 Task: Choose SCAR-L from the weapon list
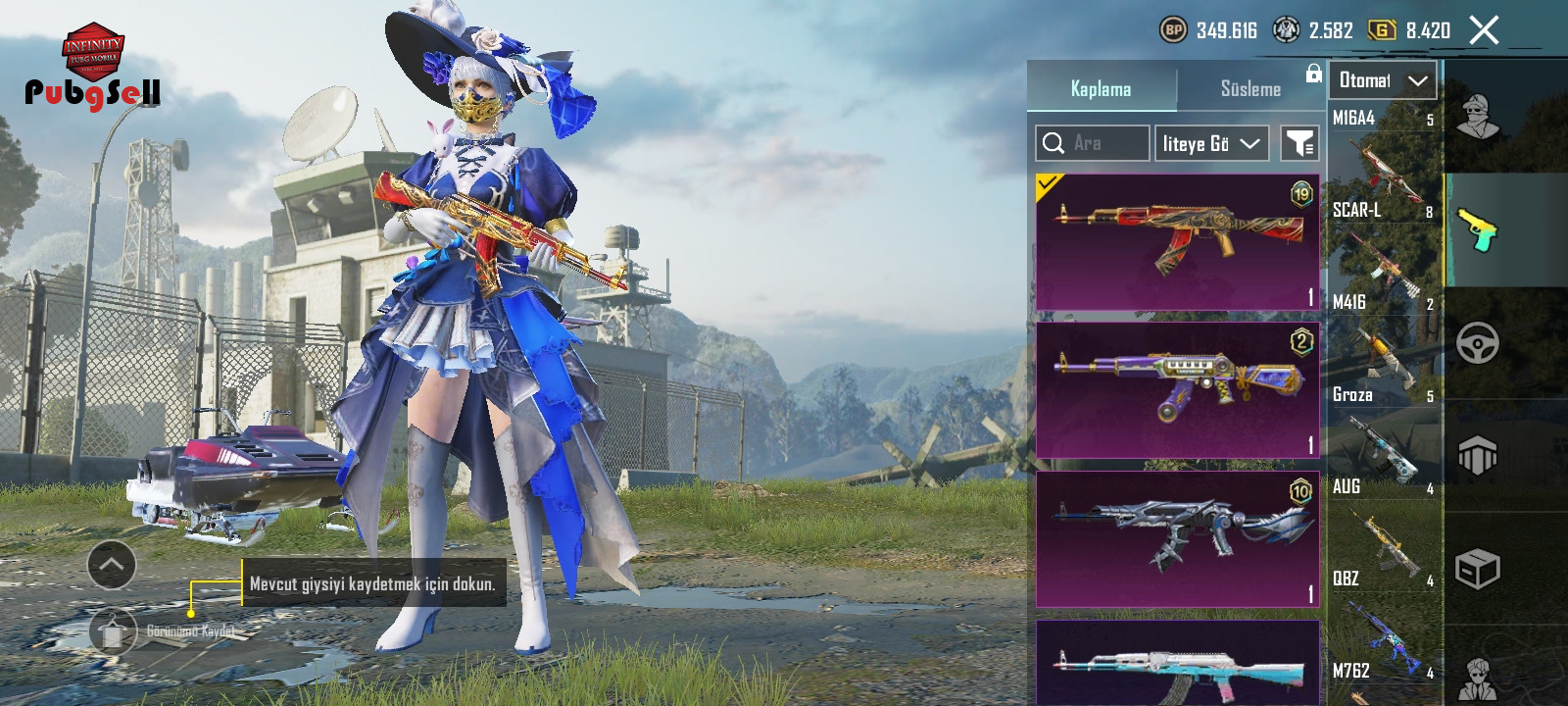click(x=1384, y=245)
